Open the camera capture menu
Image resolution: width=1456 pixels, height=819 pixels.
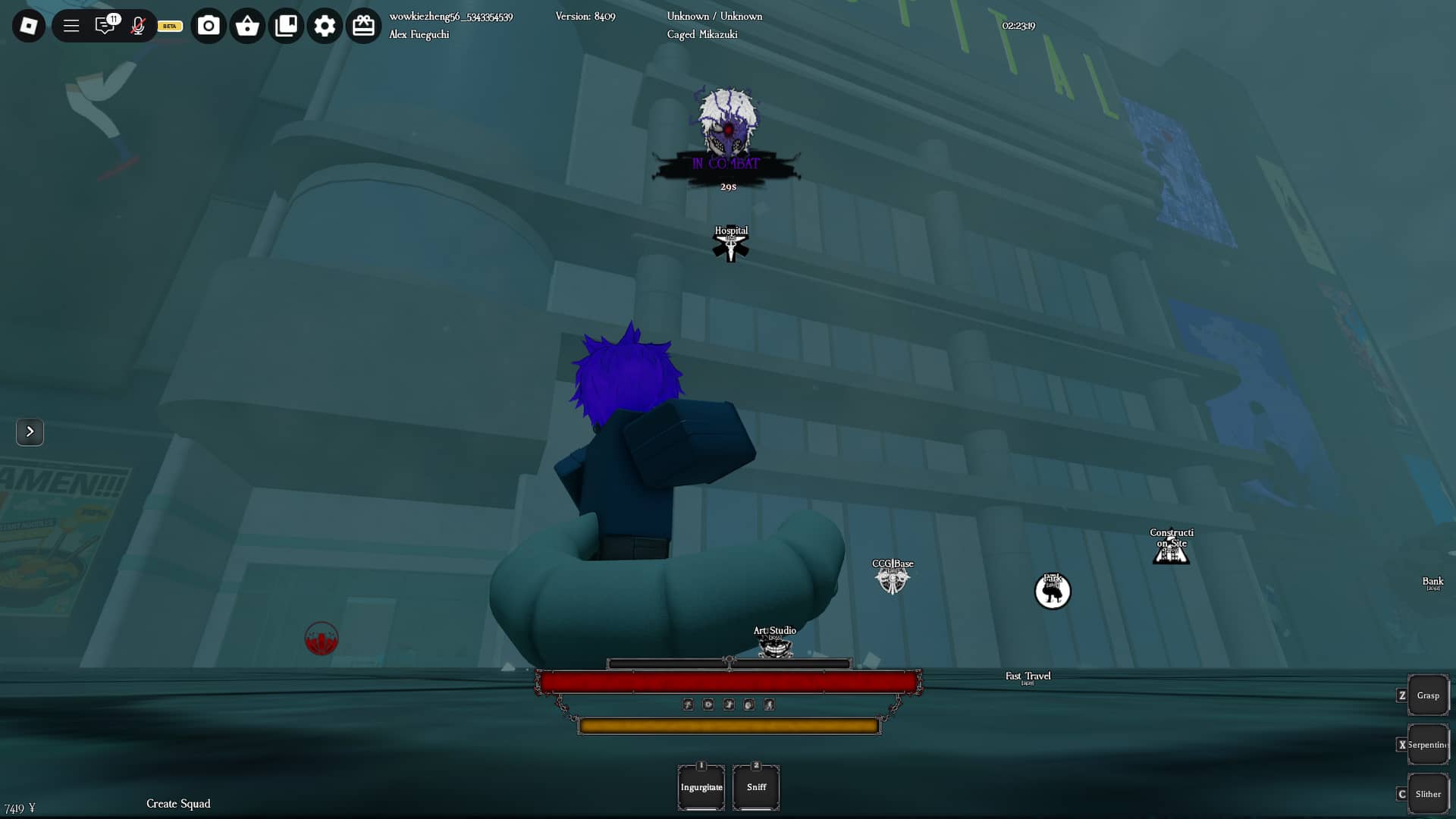(209, 25)
